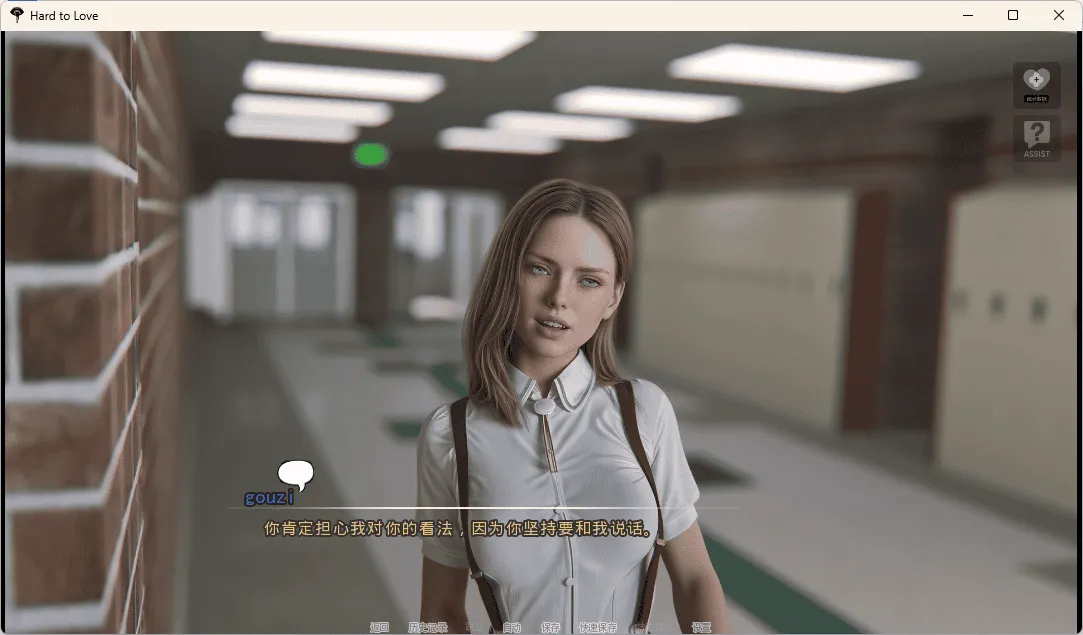1083x635 pixels.
Task: Toggle 自动 auto-advance mode
Action: (x=512, y=628)
